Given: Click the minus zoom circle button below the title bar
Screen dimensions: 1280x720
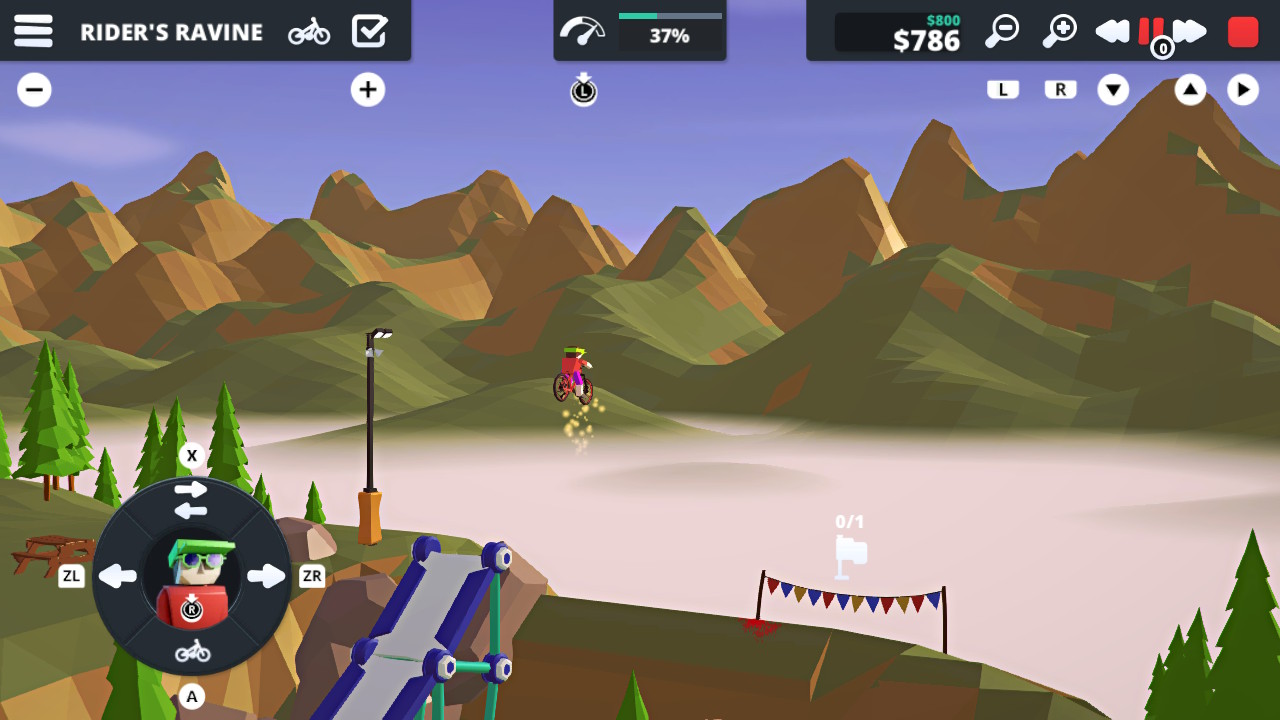Looking at the screenshot, I should pyautogui.click(x=34, y=89).
